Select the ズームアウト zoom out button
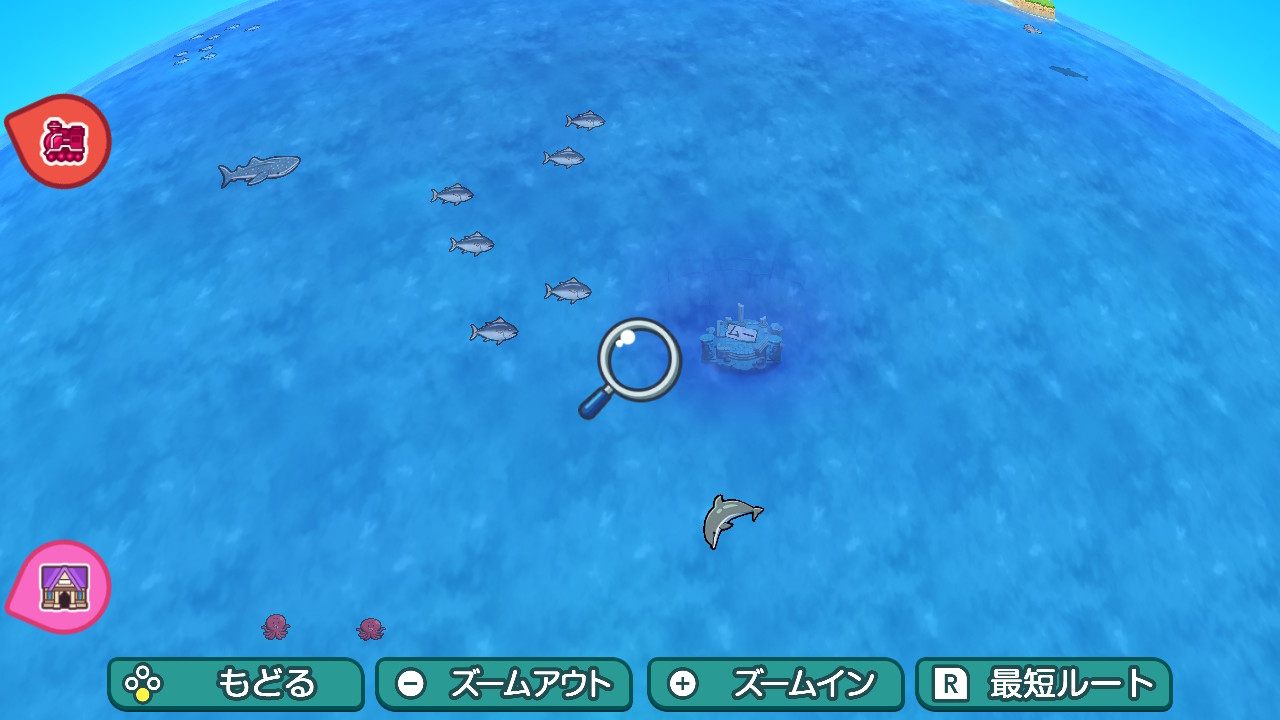The image size is (1280, 720). [503, 684]
